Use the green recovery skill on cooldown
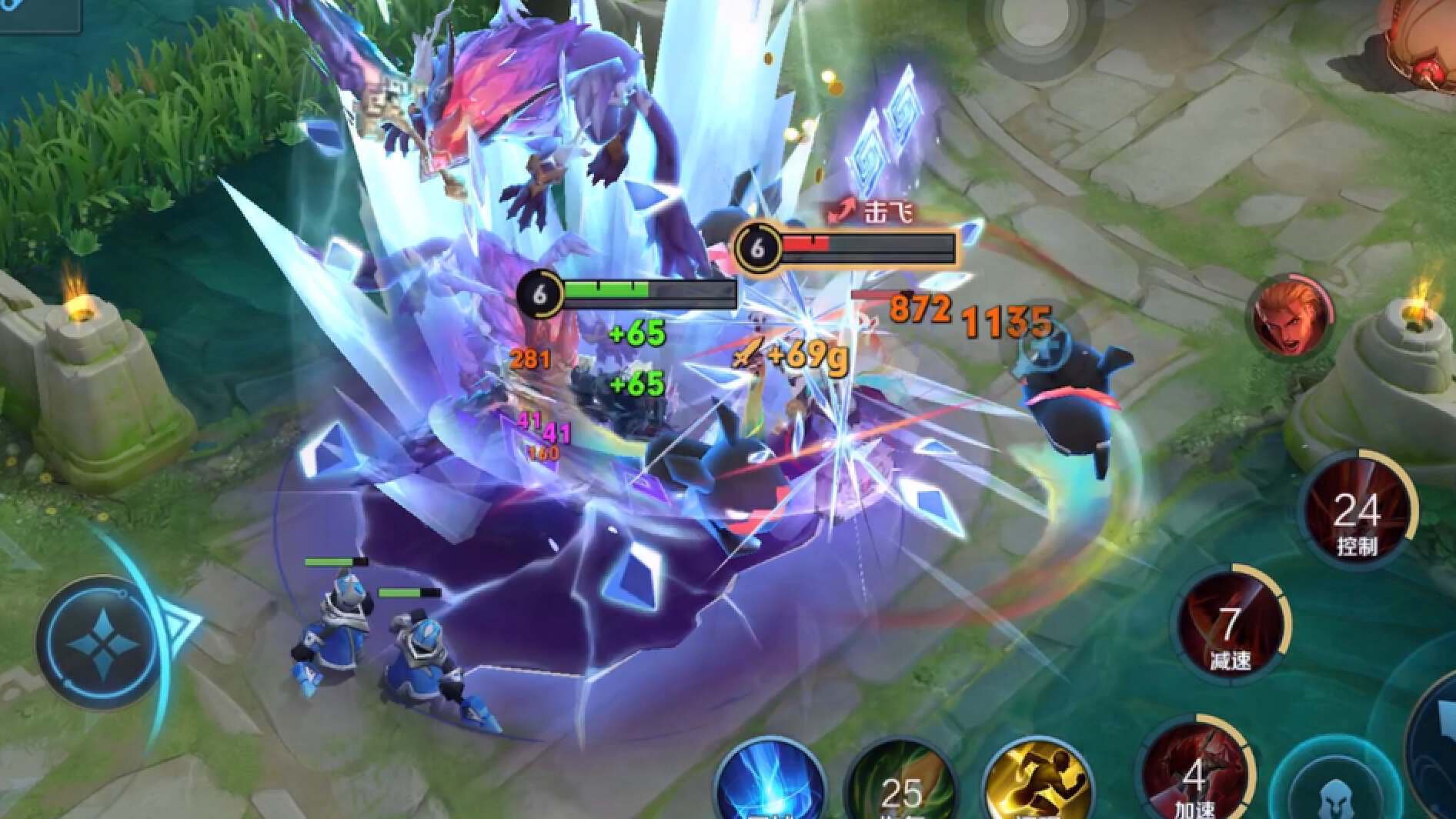The image size is (1456, 819). [x=902, y=785]
